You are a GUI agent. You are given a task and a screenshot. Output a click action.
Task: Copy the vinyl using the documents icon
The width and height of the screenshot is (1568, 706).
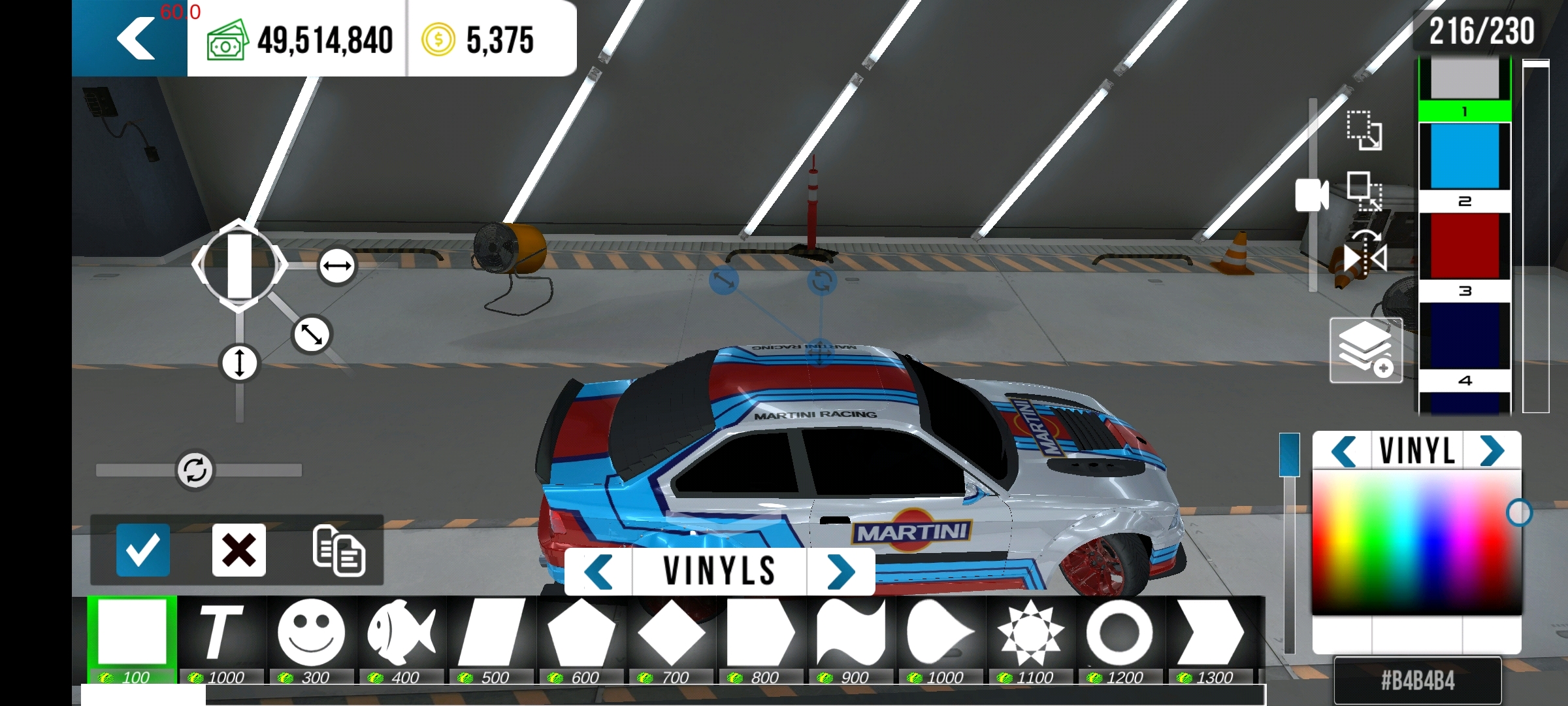pos(338,550)
